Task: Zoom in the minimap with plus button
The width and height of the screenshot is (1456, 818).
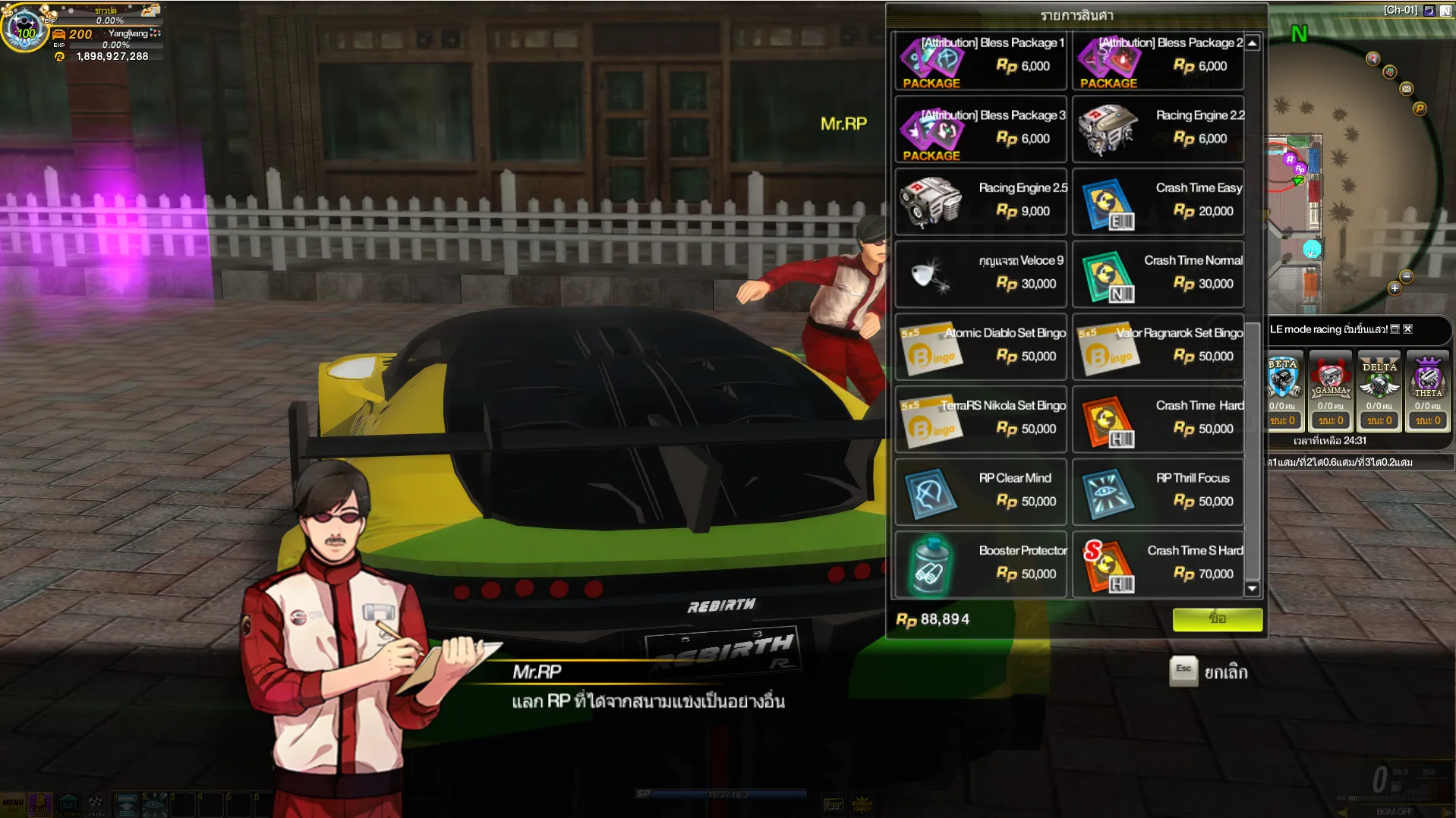Action: [1395, 288]
